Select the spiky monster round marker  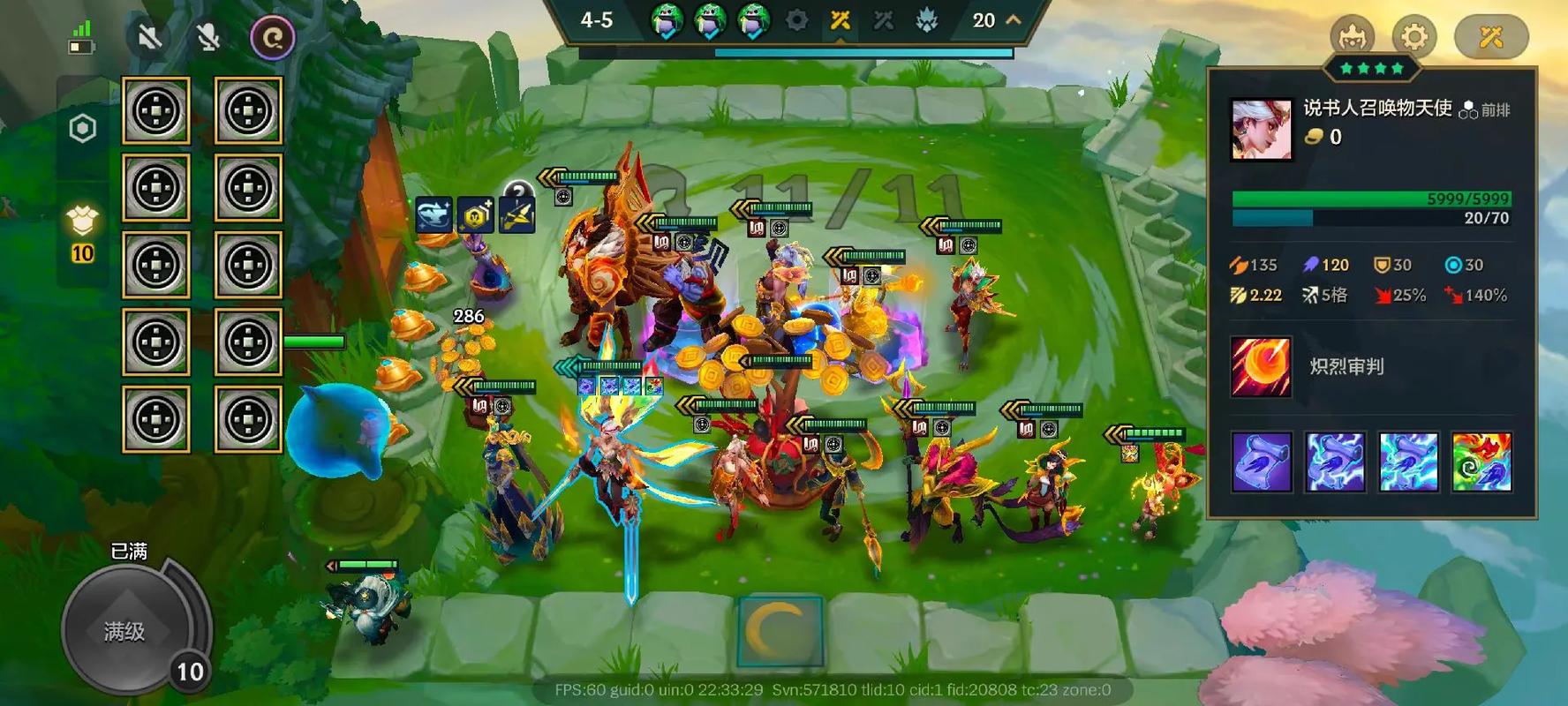pos(926,19)
